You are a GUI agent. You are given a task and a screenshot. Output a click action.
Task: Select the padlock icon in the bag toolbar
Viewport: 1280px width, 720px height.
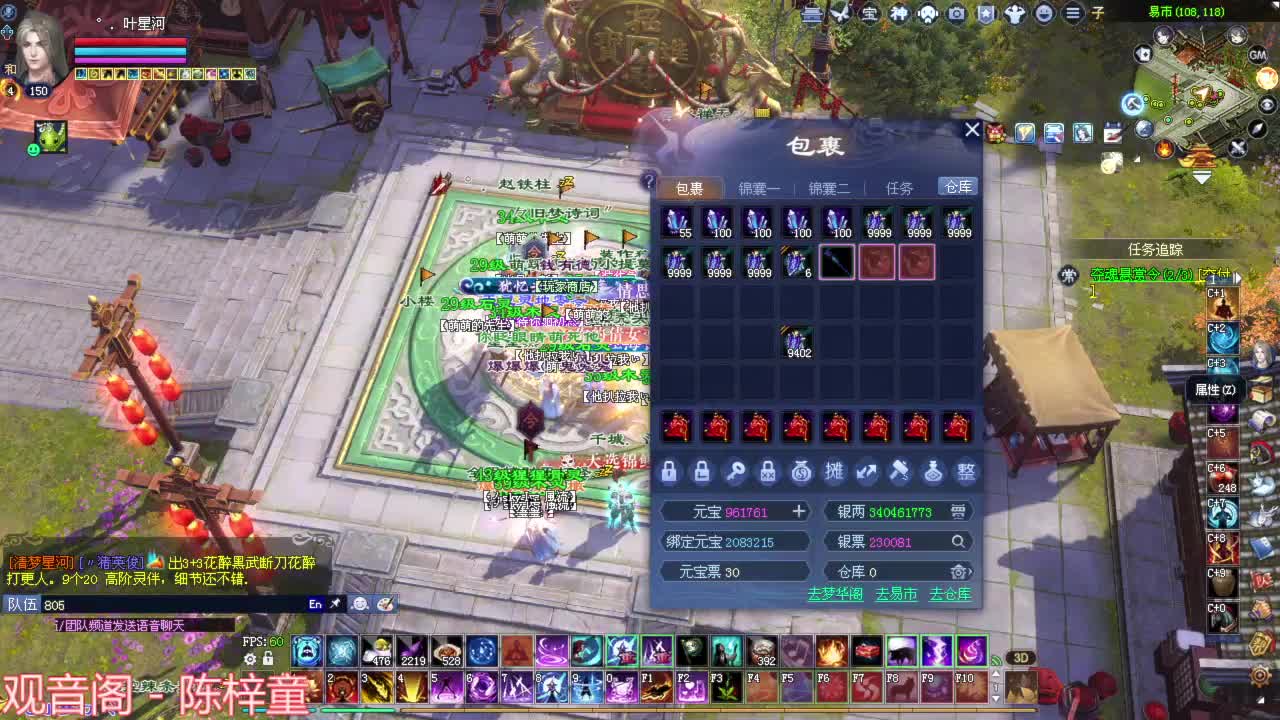coord(668,472)
